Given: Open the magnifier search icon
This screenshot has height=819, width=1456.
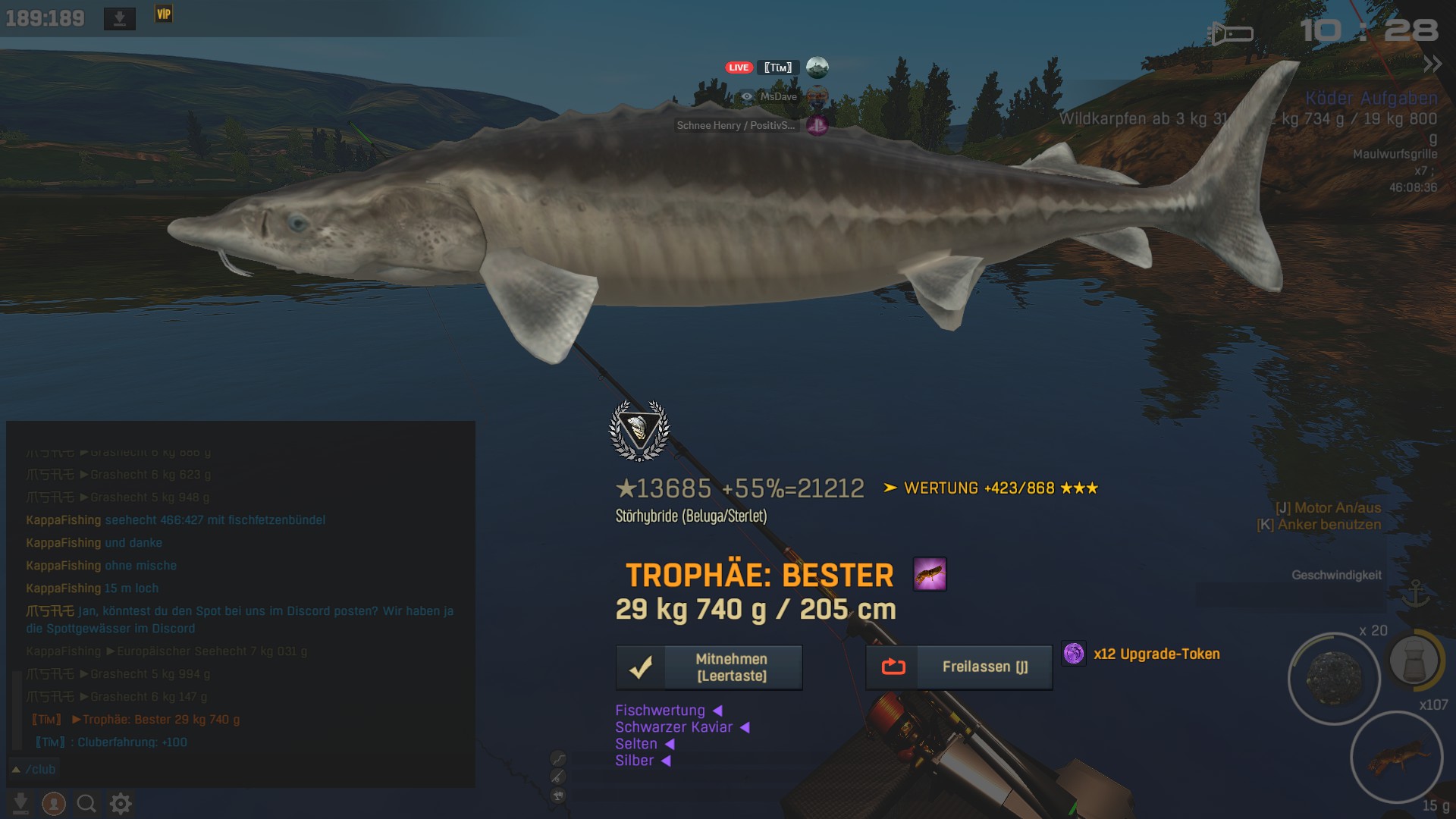Looking at the screenshot, I should tap(86, 803).
